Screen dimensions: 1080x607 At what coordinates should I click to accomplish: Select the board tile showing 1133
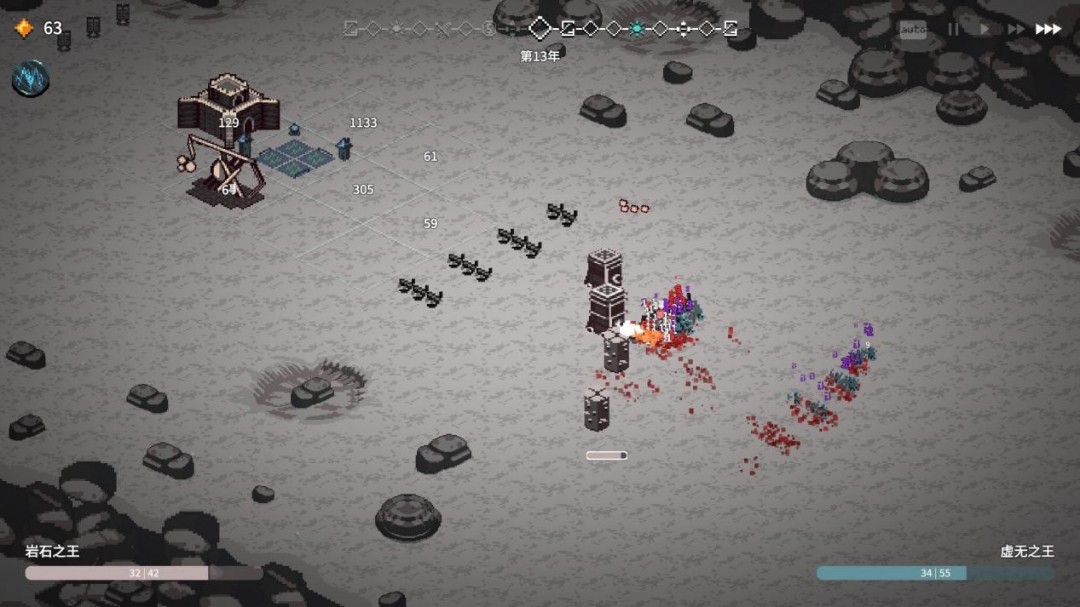point(363,123)
